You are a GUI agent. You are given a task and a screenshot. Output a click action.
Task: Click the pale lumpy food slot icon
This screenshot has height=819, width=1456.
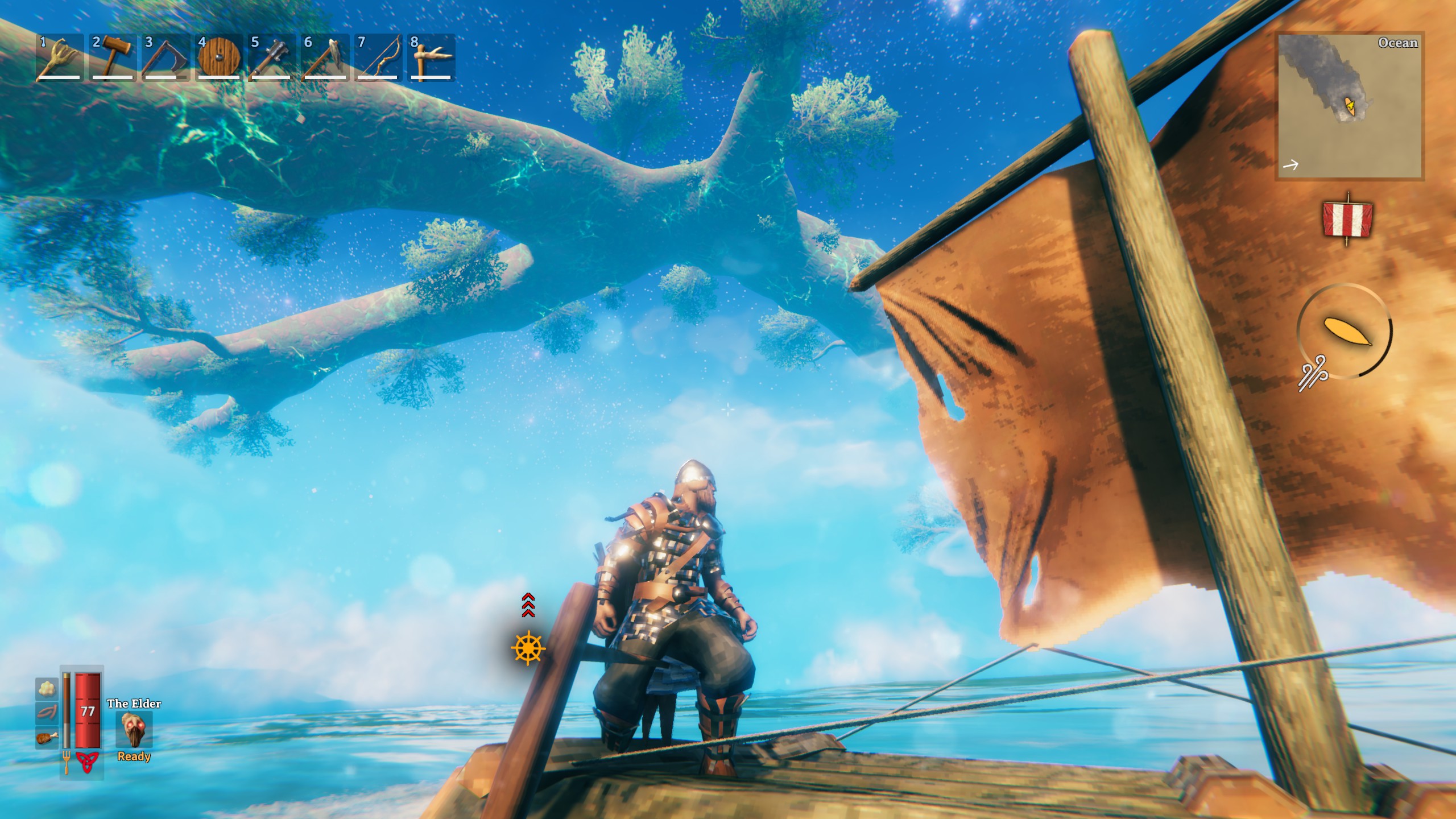click(x=47, y=689)
